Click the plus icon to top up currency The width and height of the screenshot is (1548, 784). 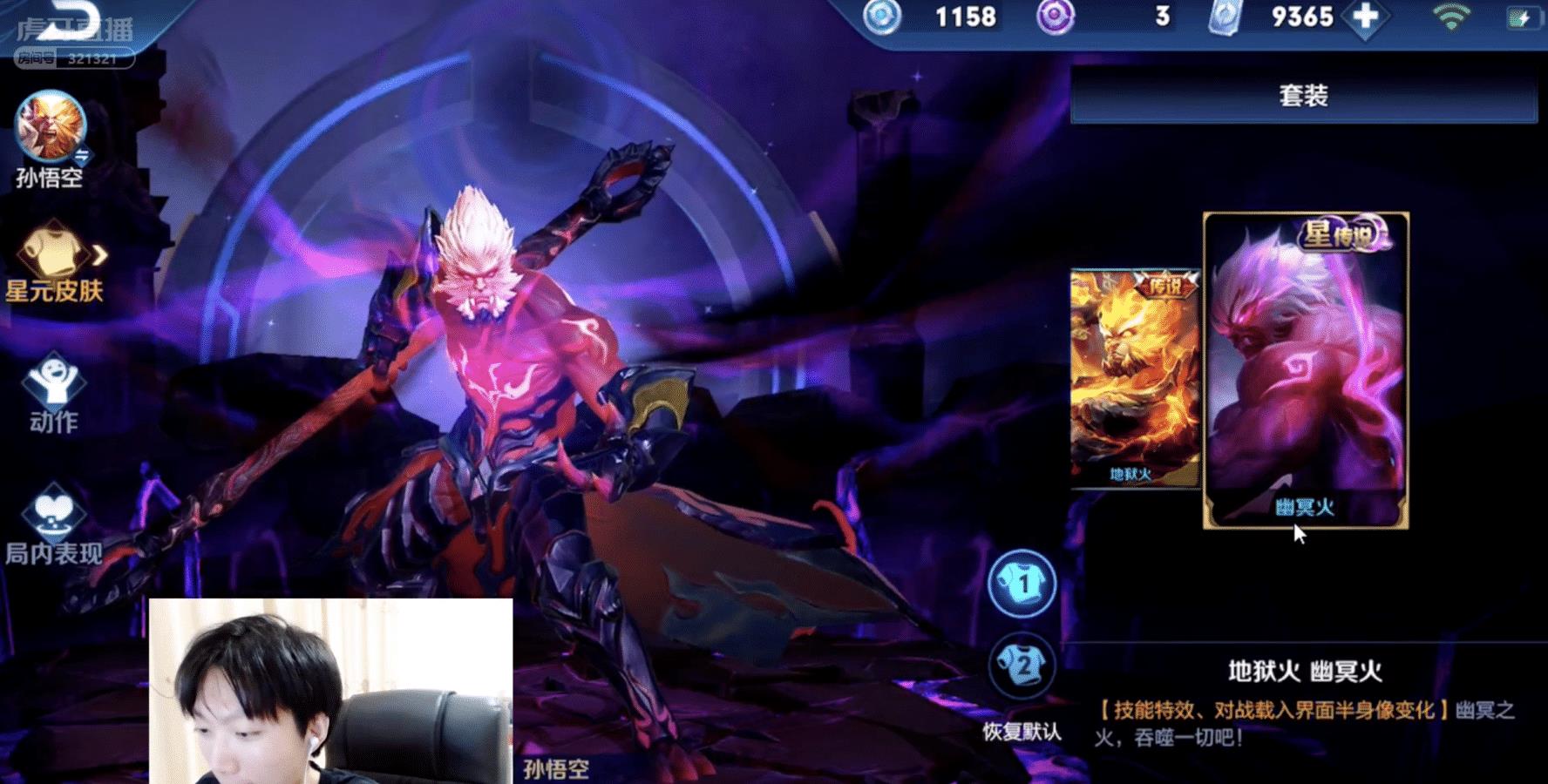[x=1361, y=16]
